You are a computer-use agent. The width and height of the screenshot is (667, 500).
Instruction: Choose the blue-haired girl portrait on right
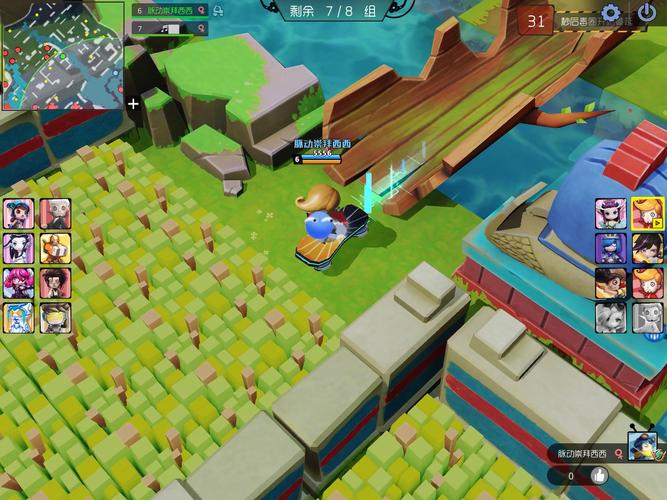[x=612, y=248]
